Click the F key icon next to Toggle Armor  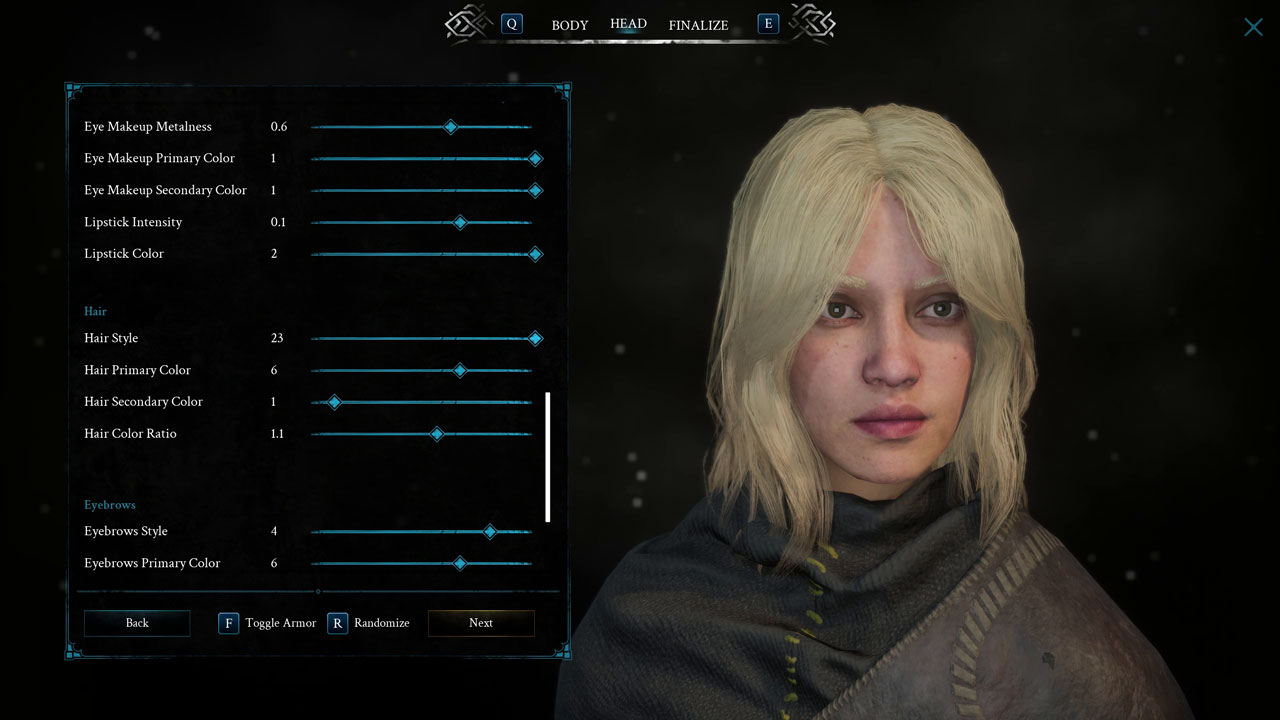(x=228, y=623)
